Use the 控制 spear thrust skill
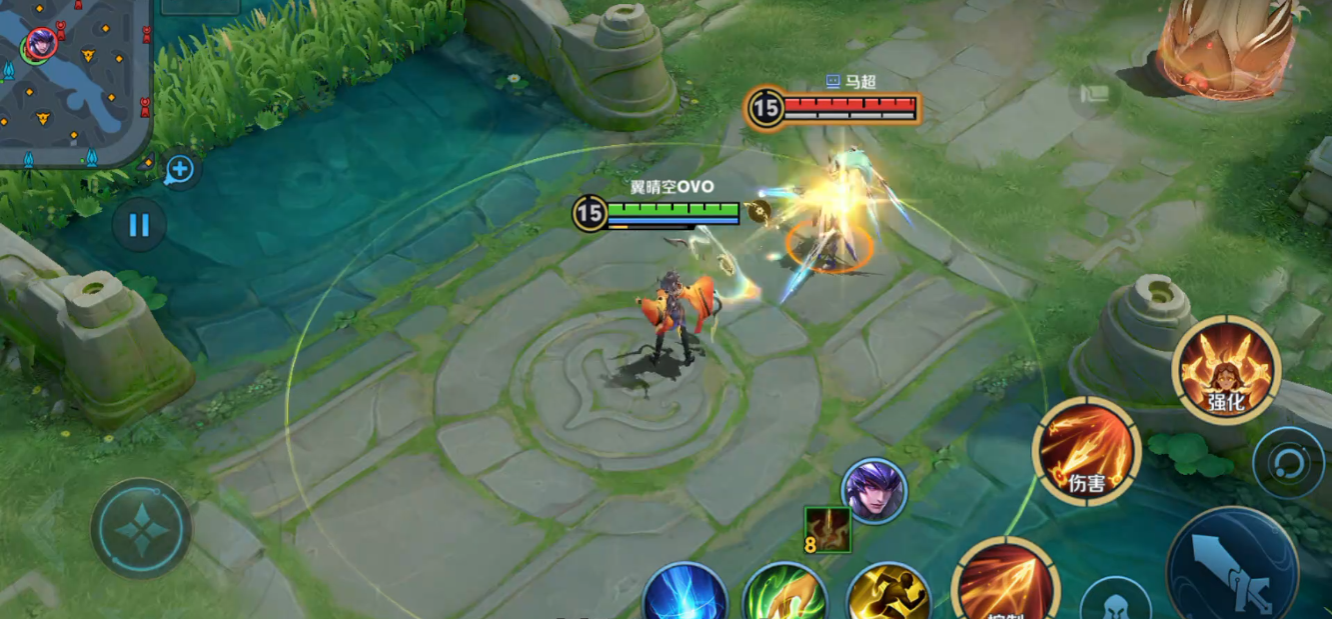Image resolution: width=1332 pixels, height=619 pixels. click(1004, 585)
